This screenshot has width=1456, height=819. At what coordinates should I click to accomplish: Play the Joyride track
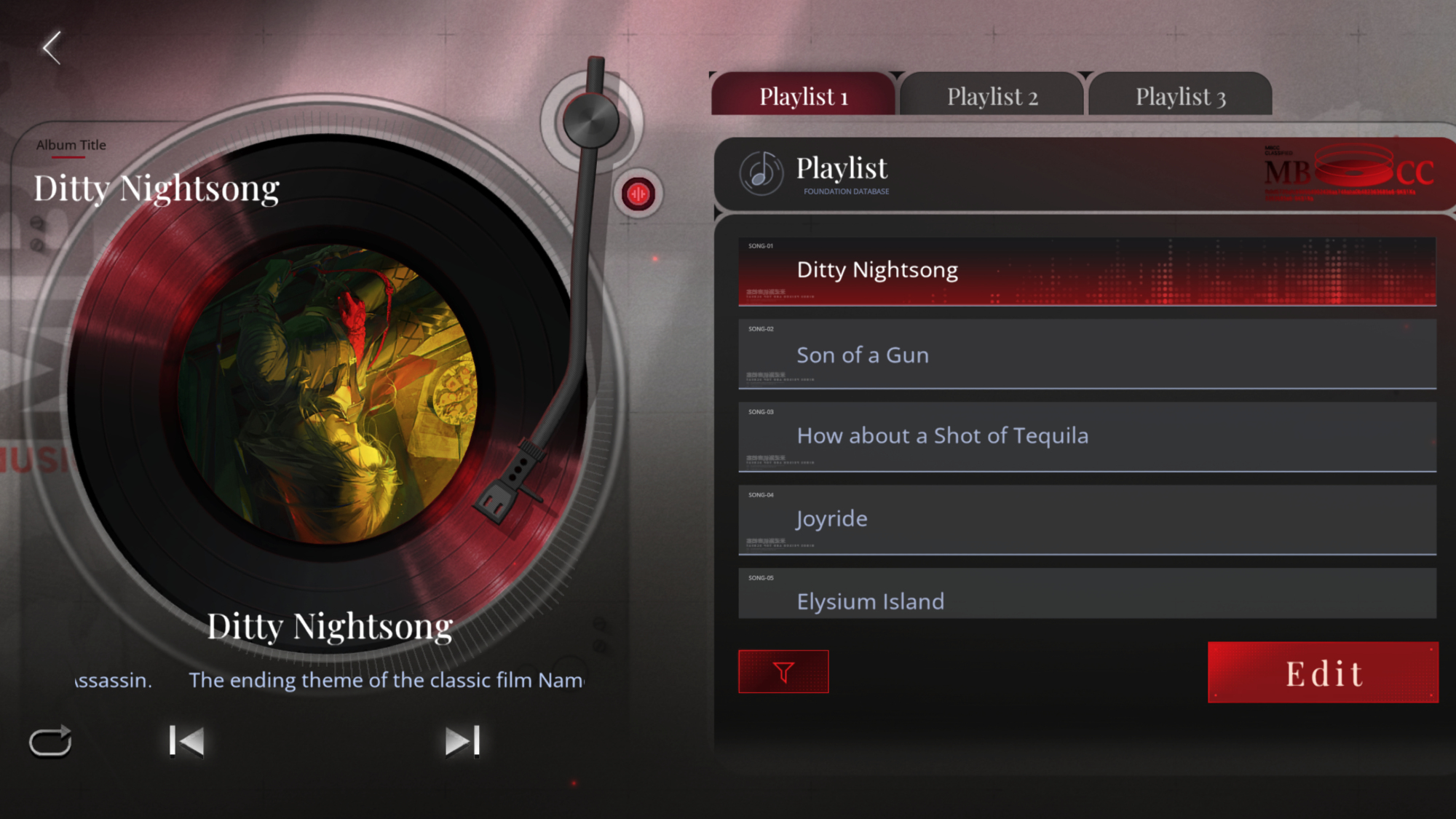1086,520
